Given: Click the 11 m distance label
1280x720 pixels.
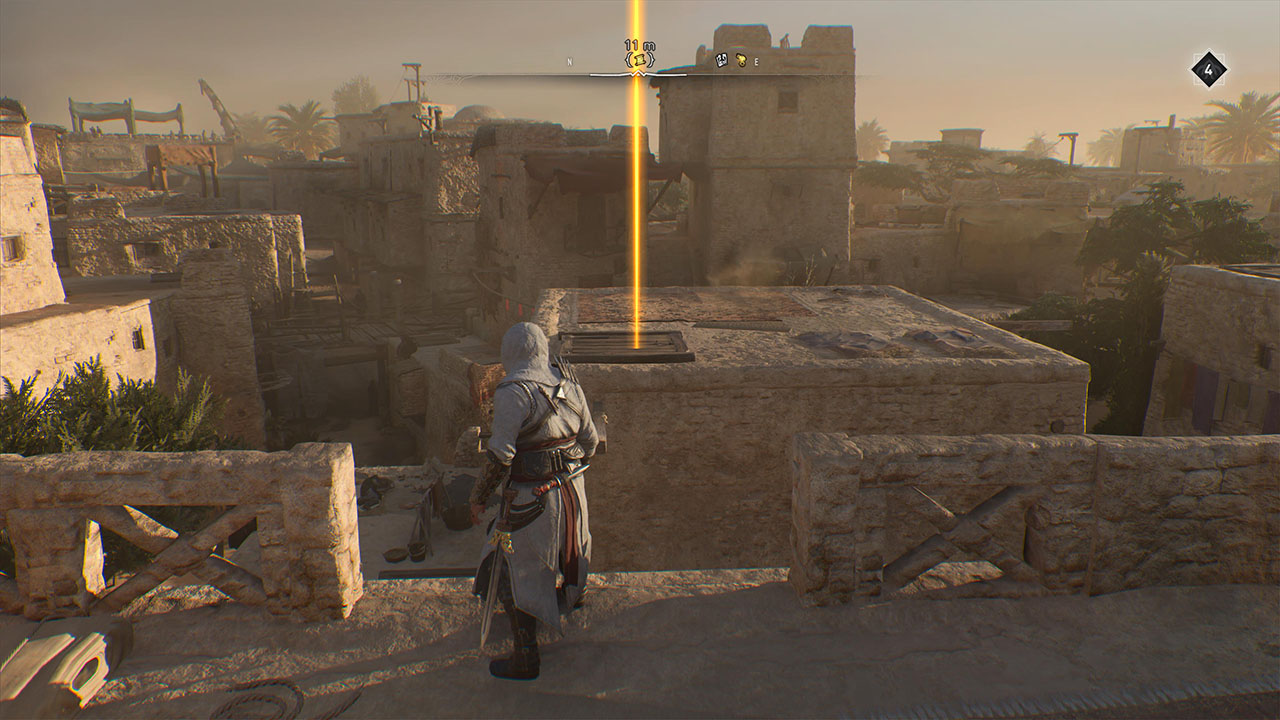Looking at the screenshot, I should (x=639, y=45).
